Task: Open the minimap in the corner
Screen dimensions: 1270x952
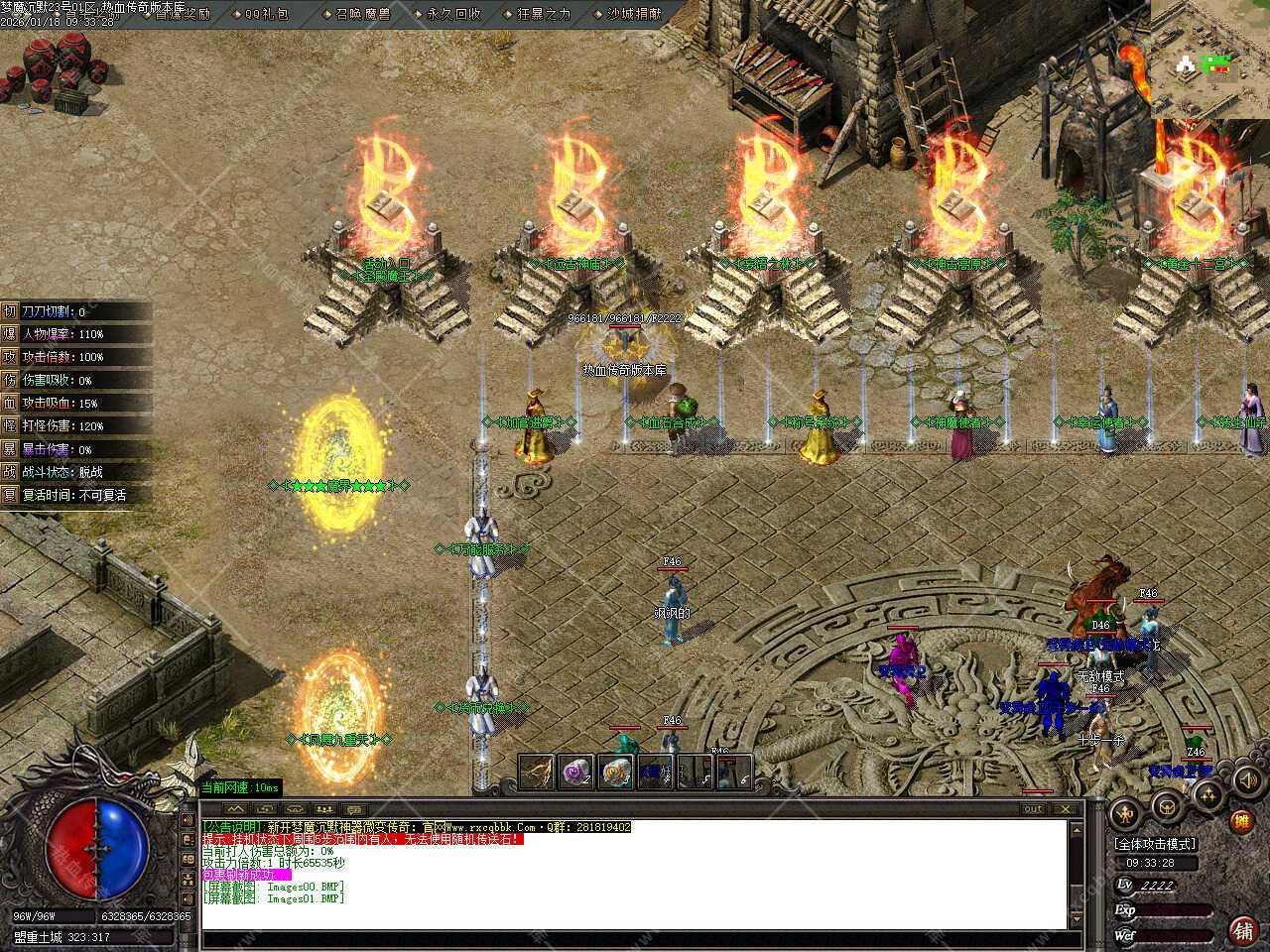Action: coord(1209,59)
